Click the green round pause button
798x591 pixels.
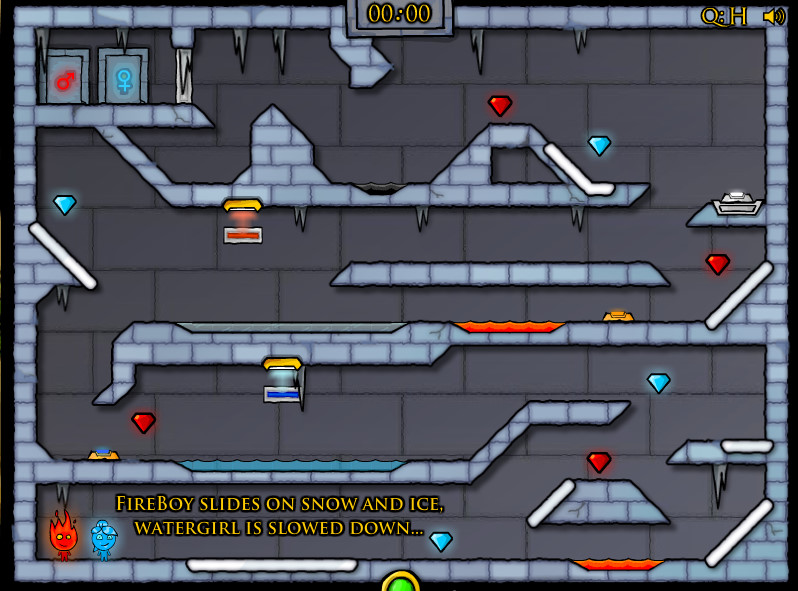pos(401,582)
